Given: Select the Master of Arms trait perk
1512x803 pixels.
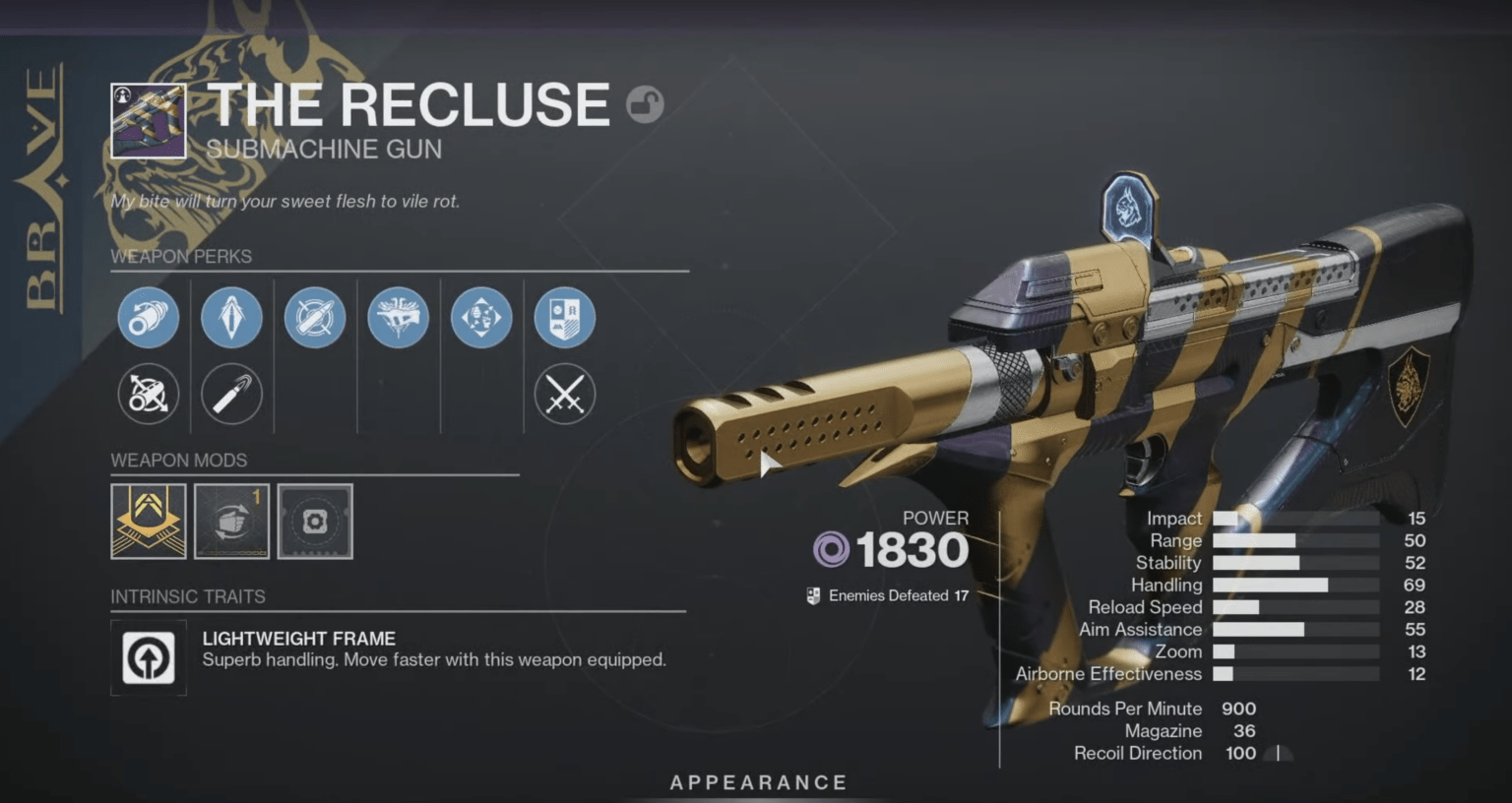Looking at the screenshot, I should pyautogui.click(x=398, y=317).
